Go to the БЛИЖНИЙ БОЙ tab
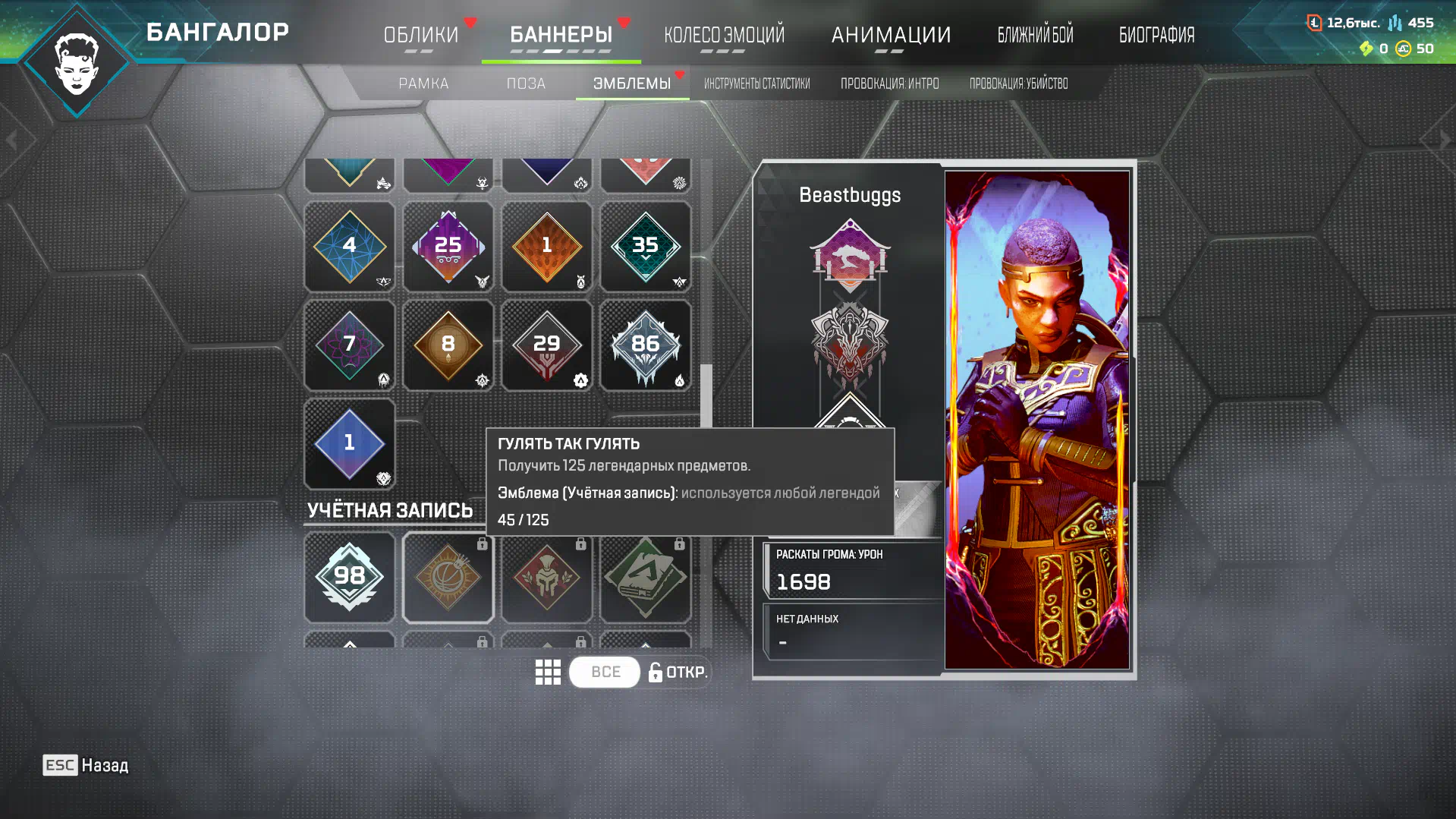 coord(1035,35)
